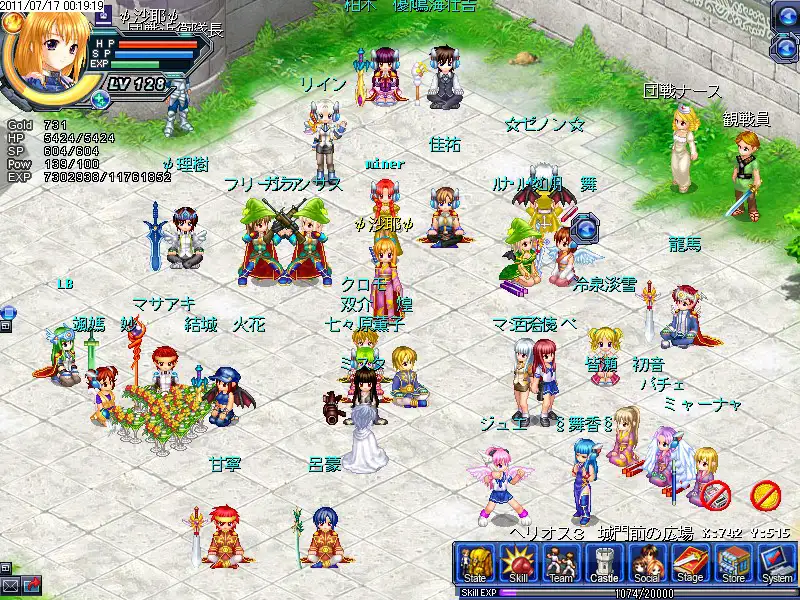
Task: Open the System menu
Action: click(776, 565)
